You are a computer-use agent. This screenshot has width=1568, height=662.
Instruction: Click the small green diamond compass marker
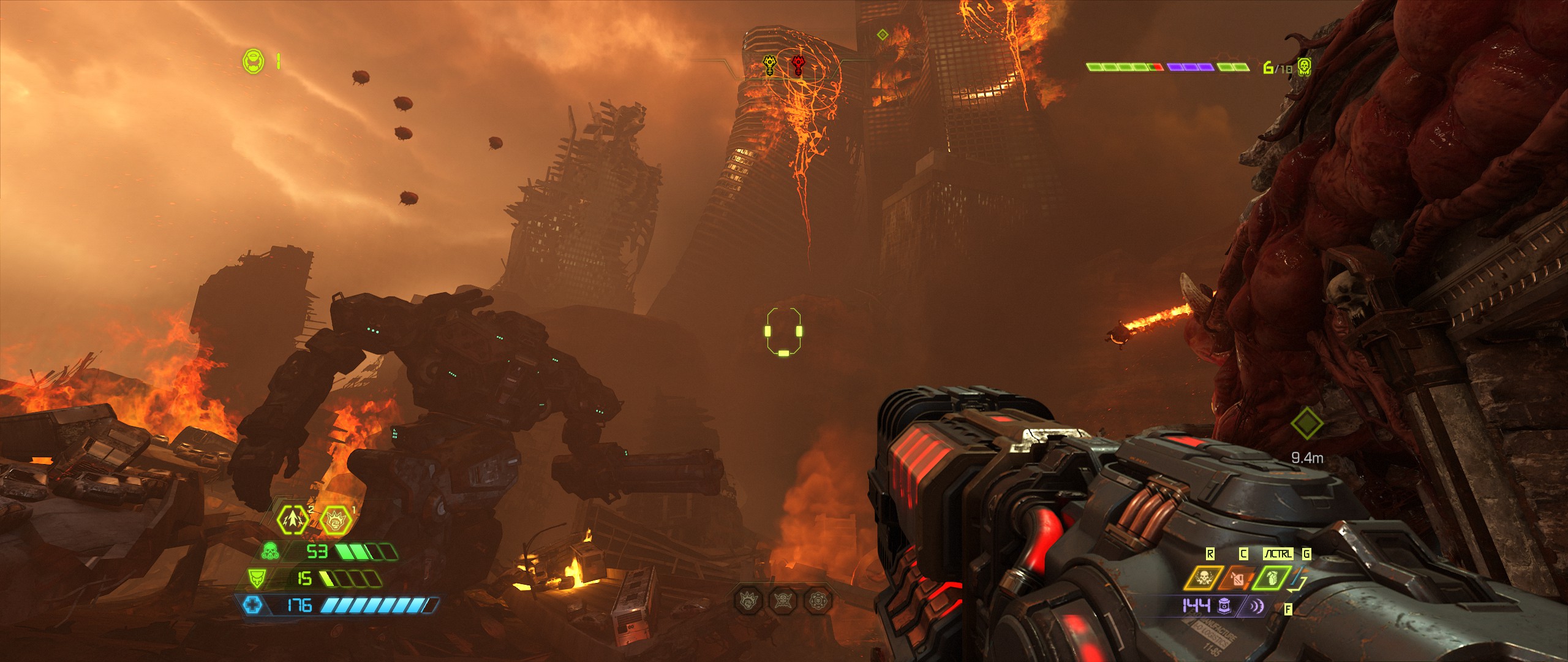882,35
